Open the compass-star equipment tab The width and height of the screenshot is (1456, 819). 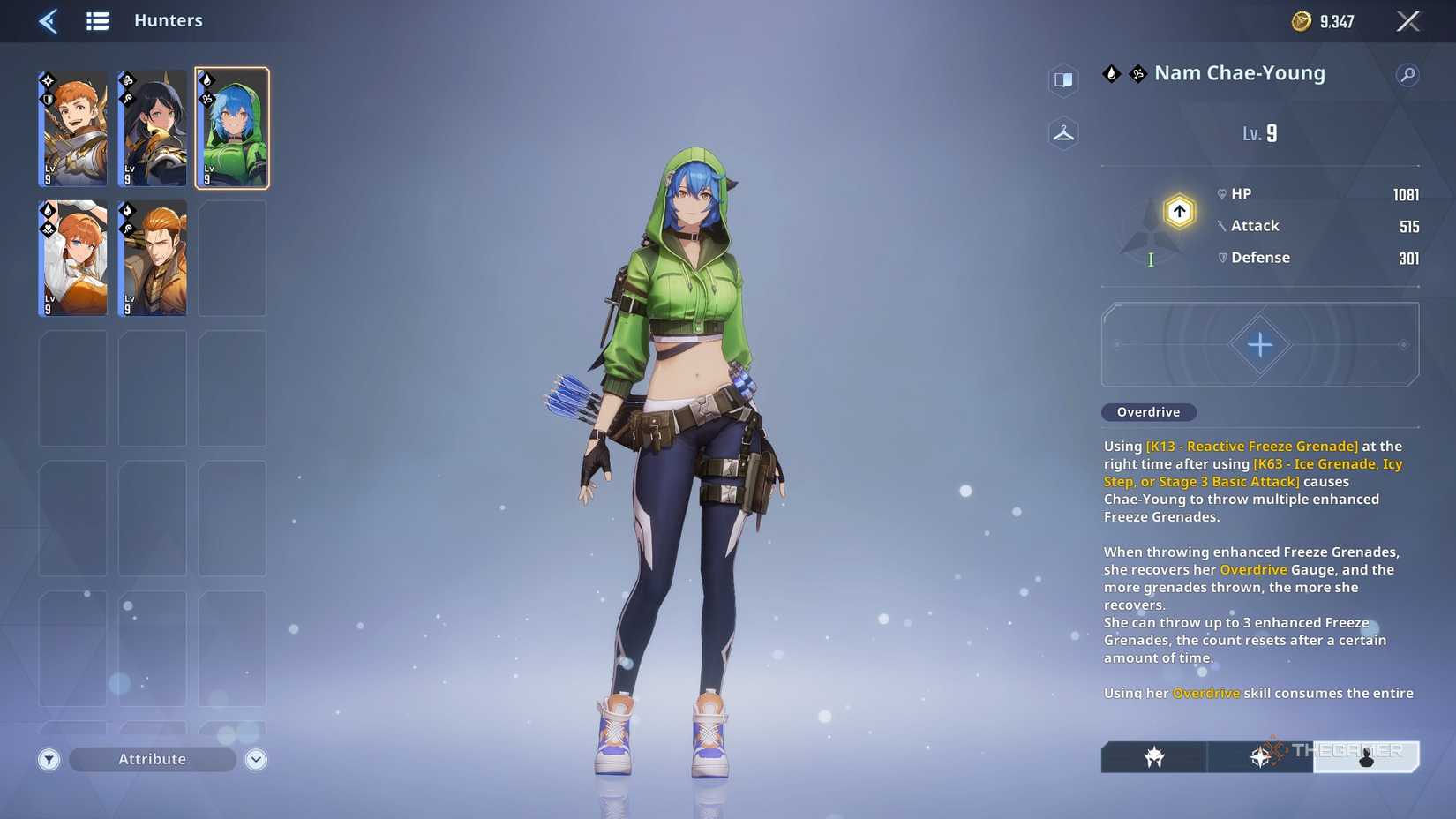tap(1262, 757)
